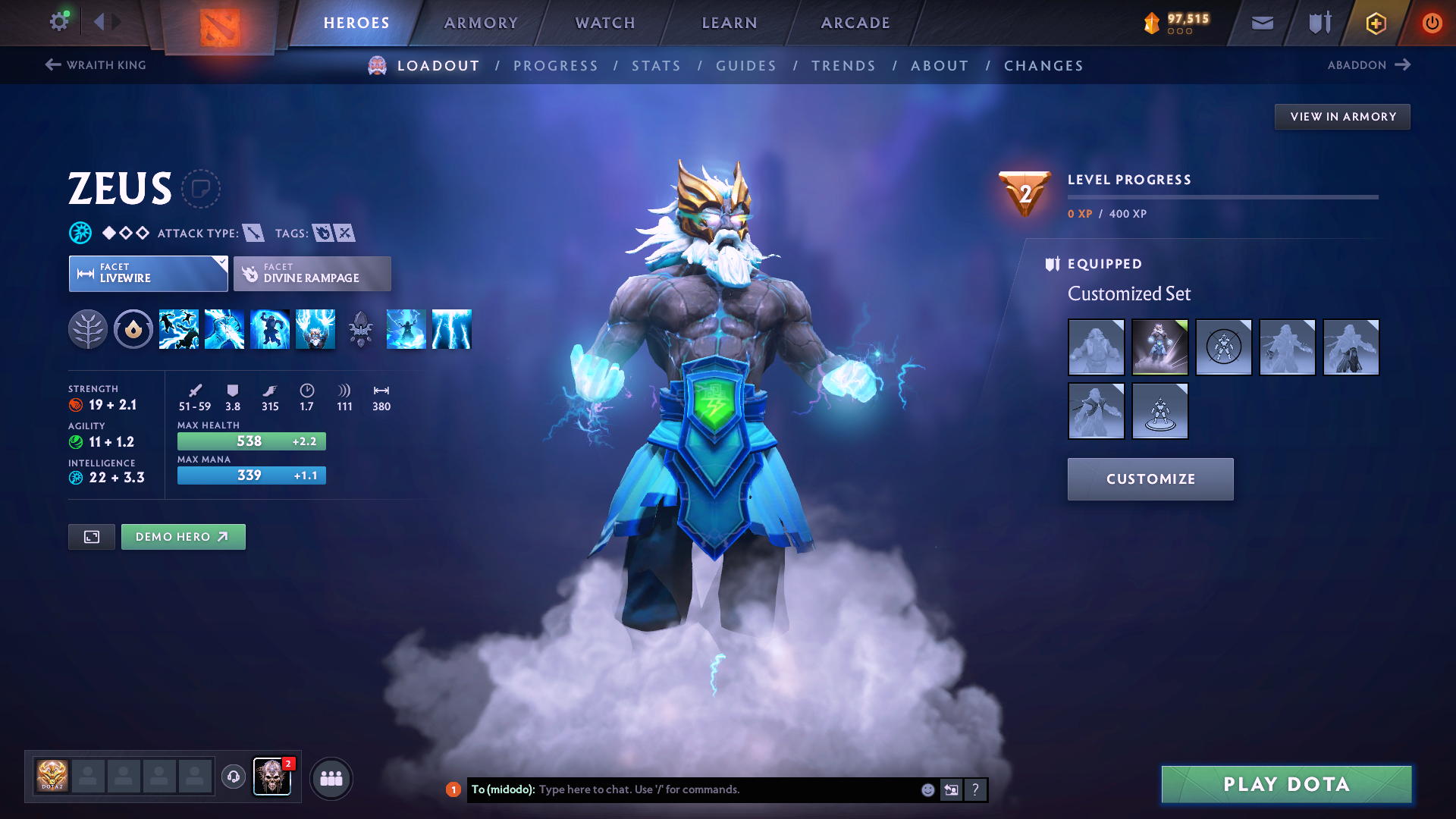Click View in Armory button
The image size is (1456, 819).
click(x=1342, y=117)
